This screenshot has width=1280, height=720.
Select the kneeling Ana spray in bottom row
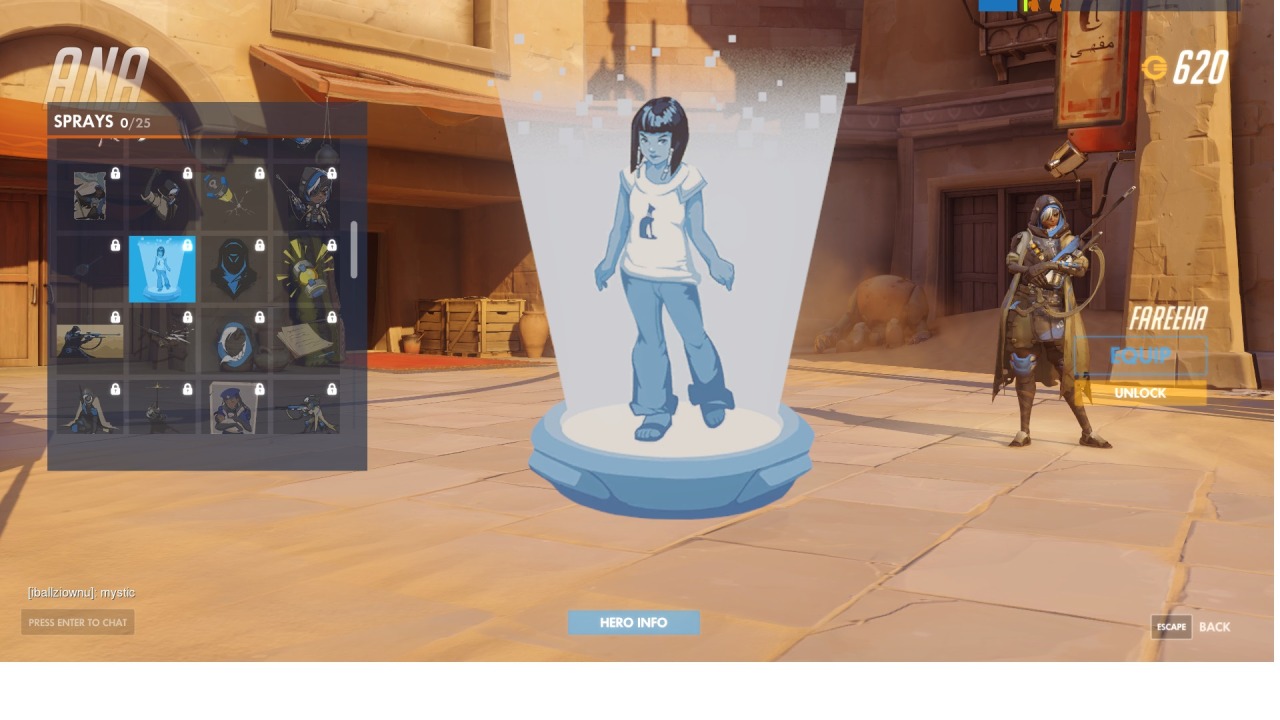click(x=90, y=408)
